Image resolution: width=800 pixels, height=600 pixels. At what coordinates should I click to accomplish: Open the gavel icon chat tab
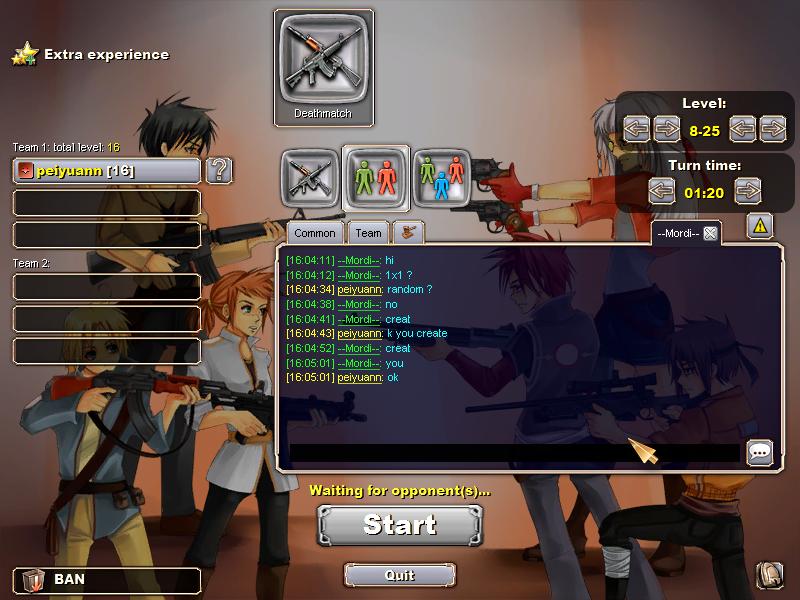(408, 233)
